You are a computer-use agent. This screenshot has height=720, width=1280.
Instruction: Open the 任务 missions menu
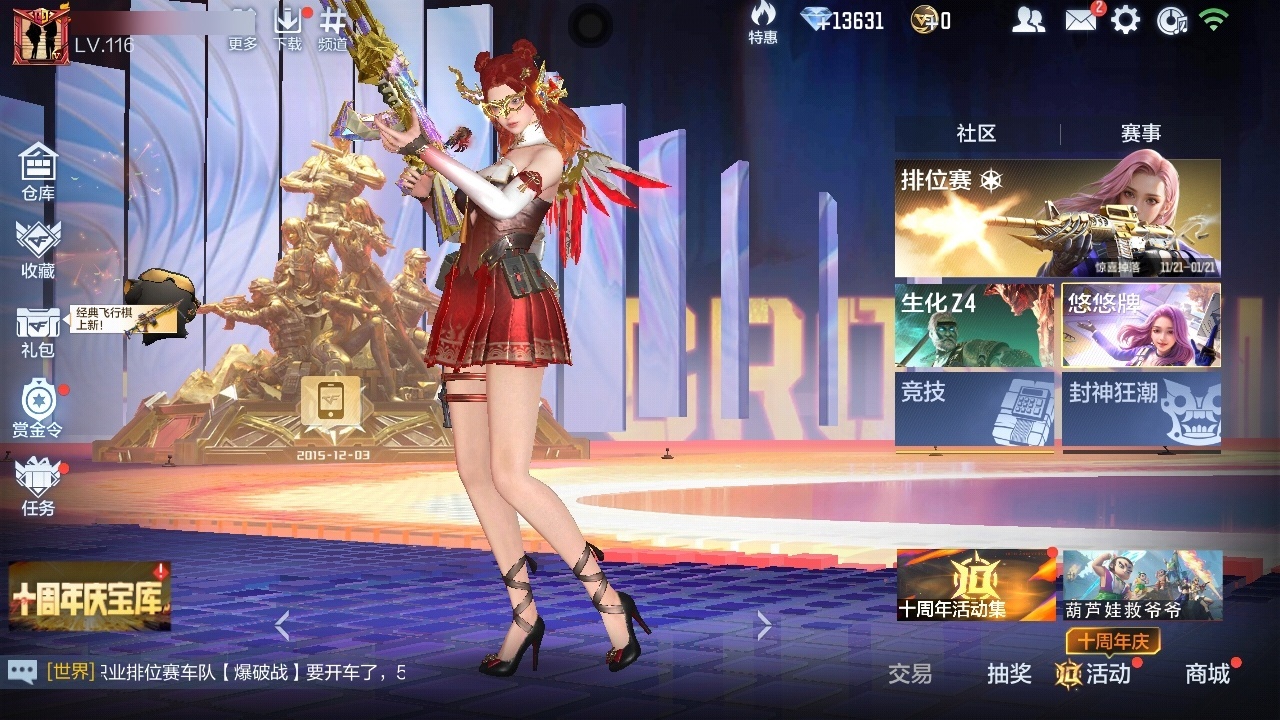(38, 486)
